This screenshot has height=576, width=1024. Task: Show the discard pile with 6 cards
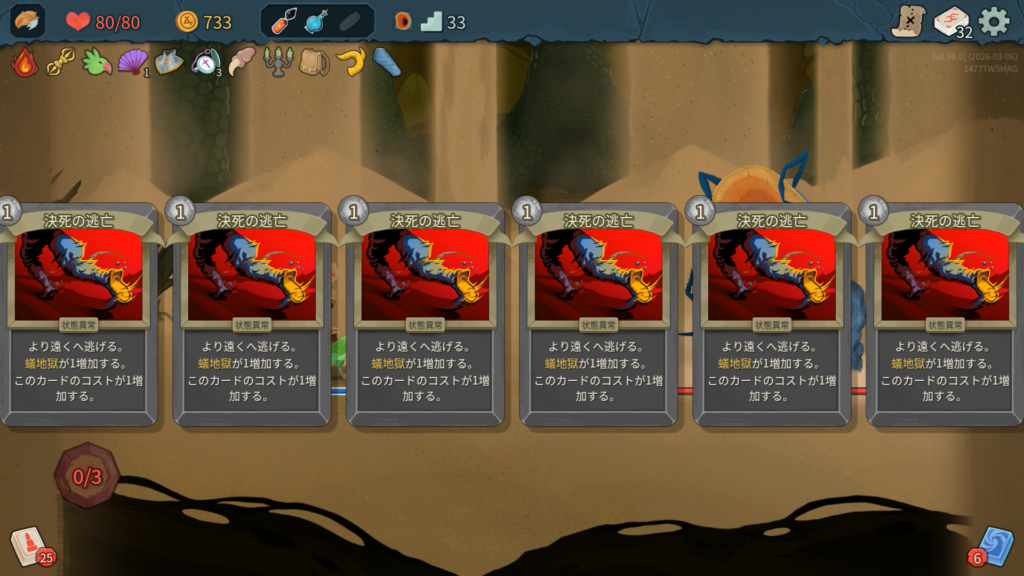[x=994, y=546]
